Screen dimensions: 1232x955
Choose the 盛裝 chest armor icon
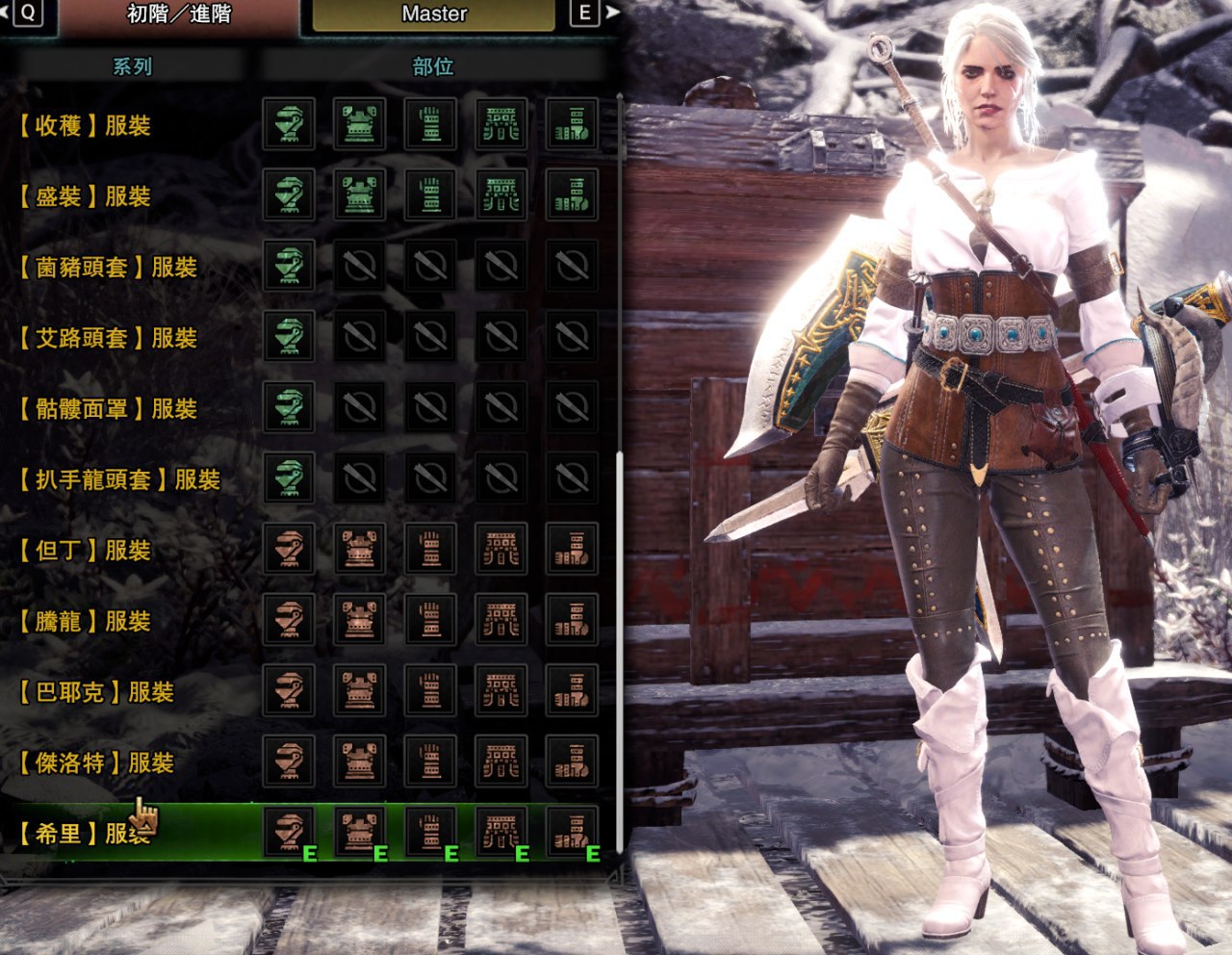(359, 195)
